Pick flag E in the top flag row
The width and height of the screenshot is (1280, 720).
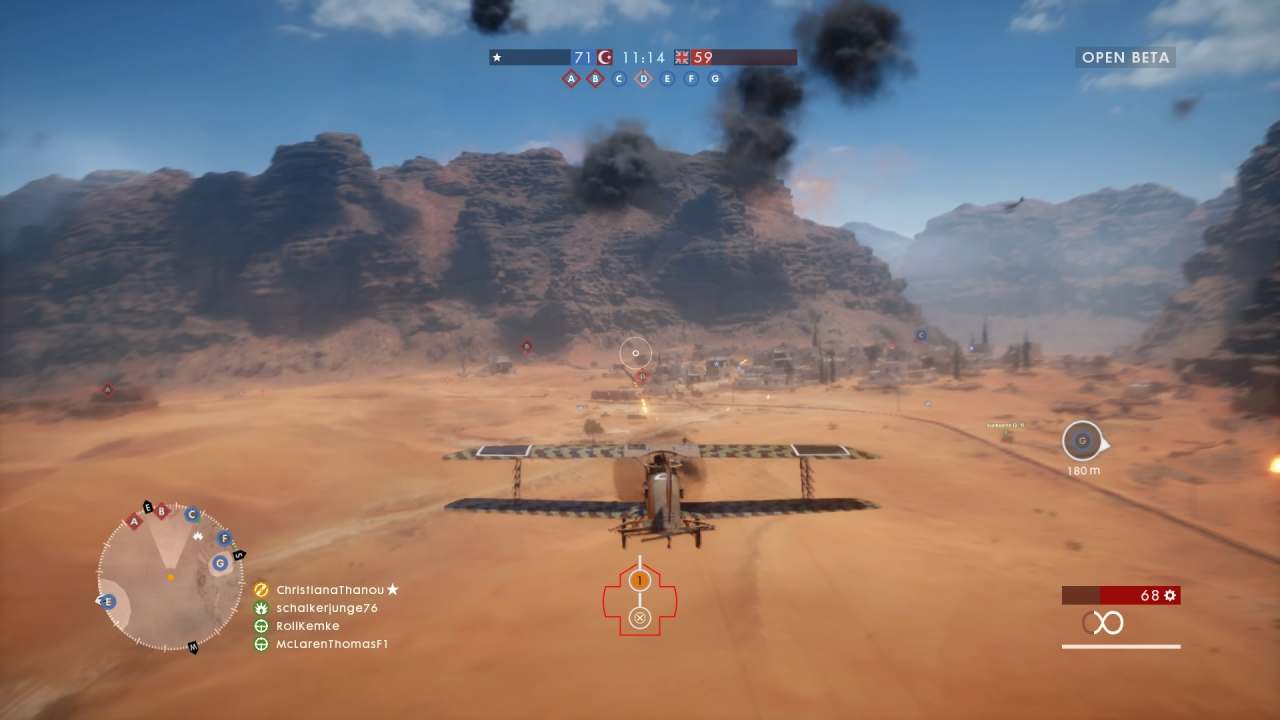[x=667, y=78]
